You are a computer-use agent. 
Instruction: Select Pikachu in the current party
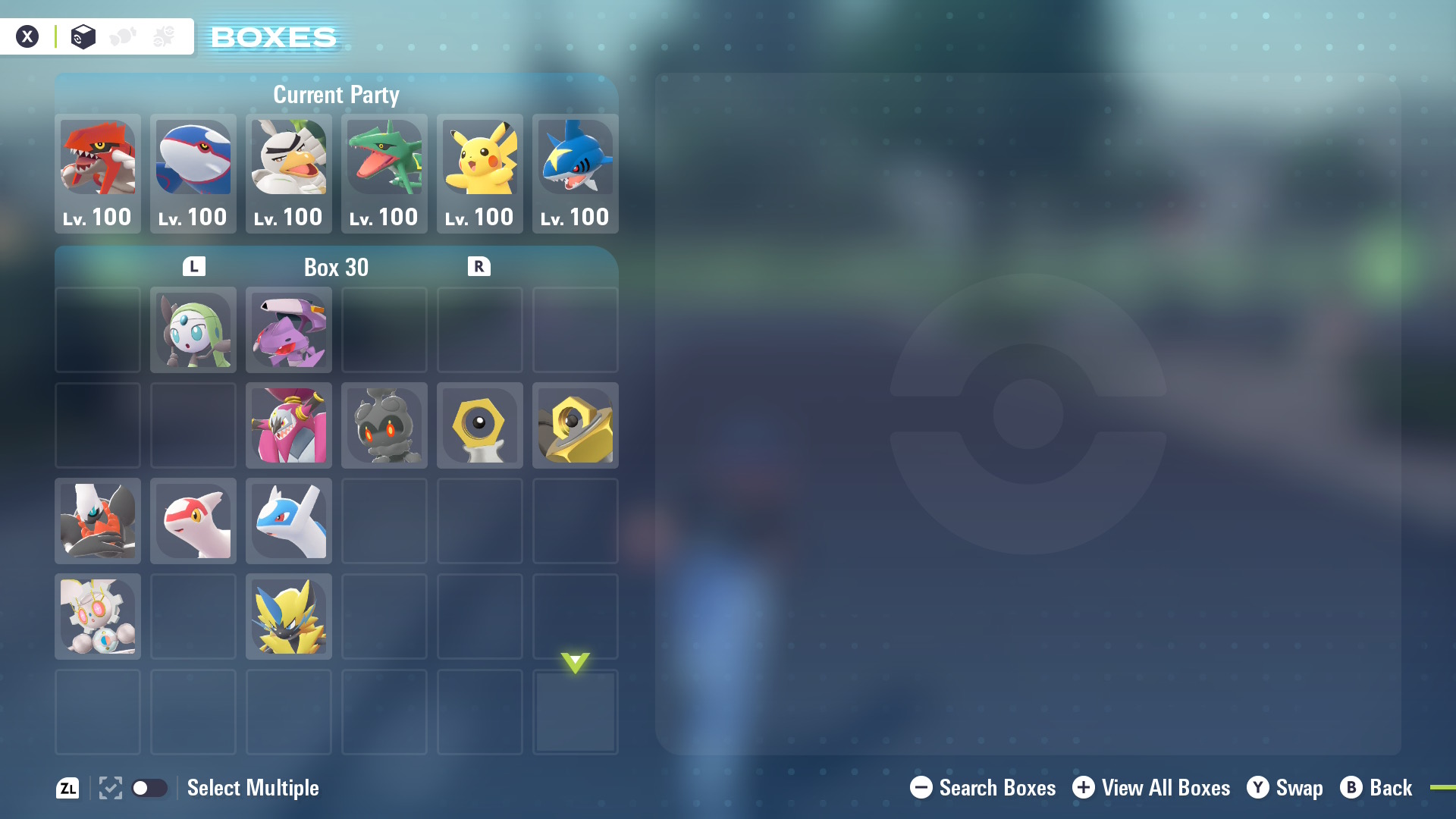(480, 173)
